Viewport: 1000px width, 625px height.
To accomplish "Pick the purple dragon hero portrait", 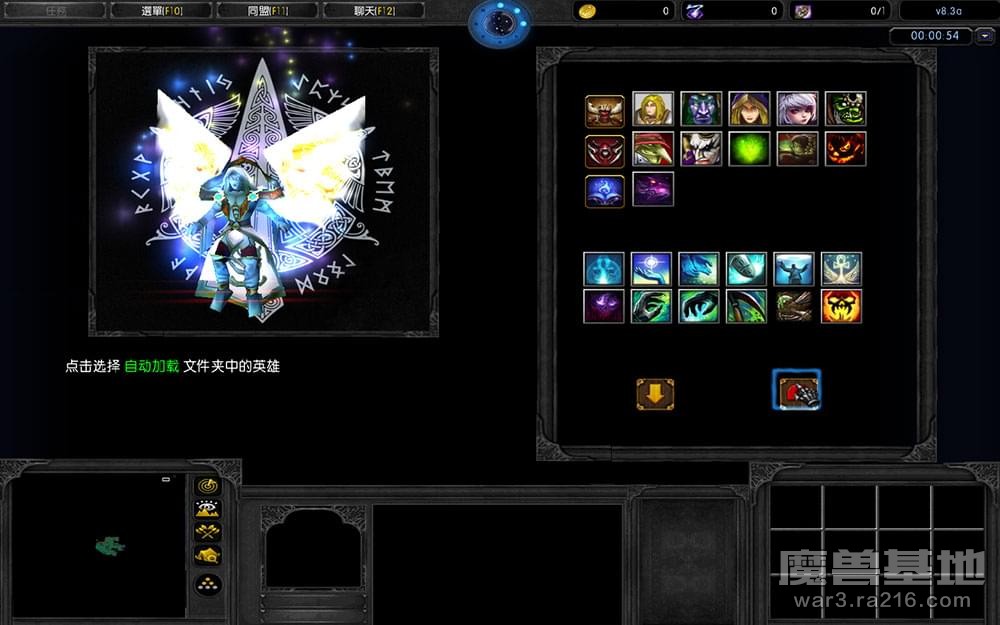I will pos(652,189).
